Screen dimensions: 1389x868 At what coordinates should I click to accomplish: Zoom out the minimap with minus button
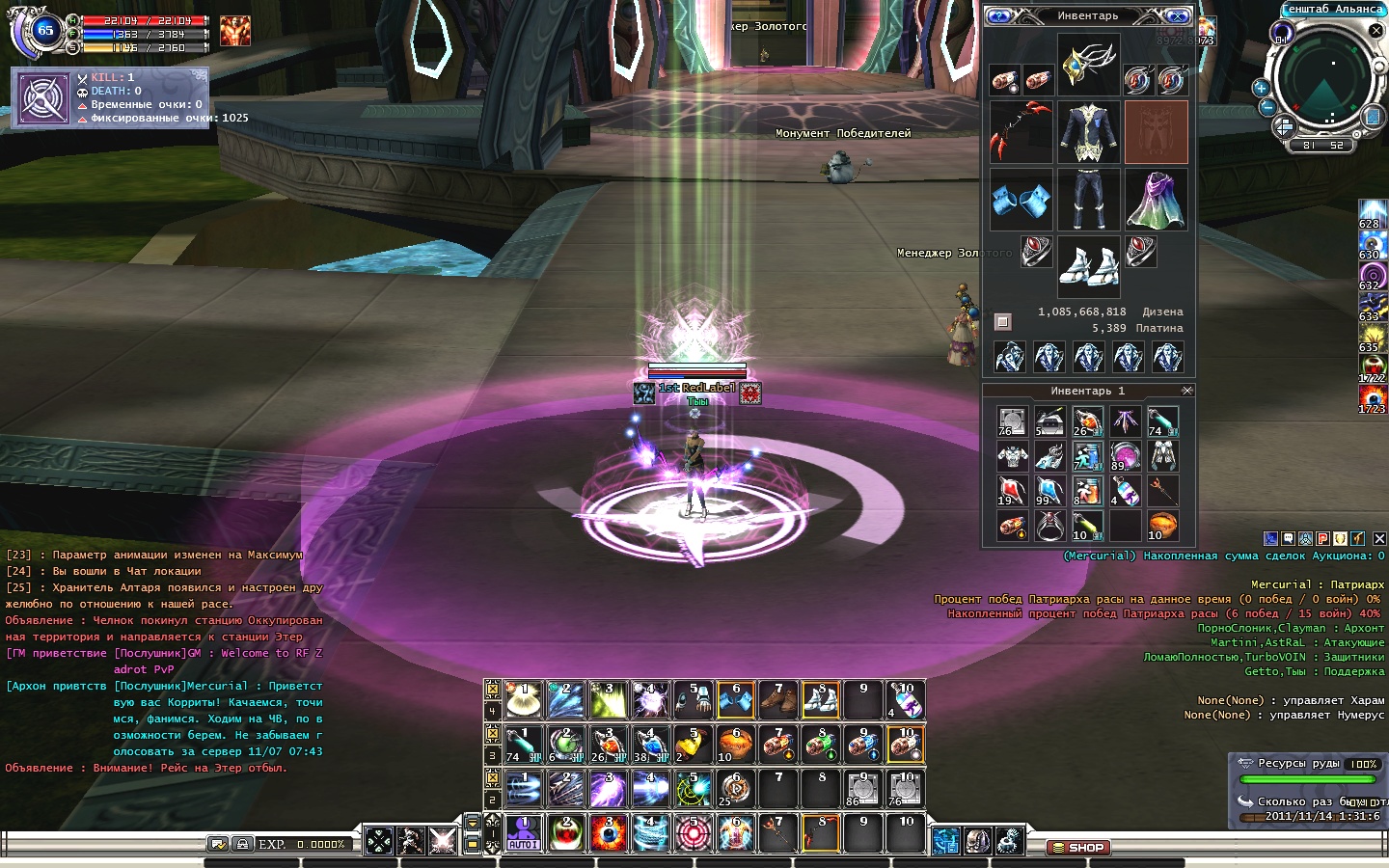point(1267,107)
